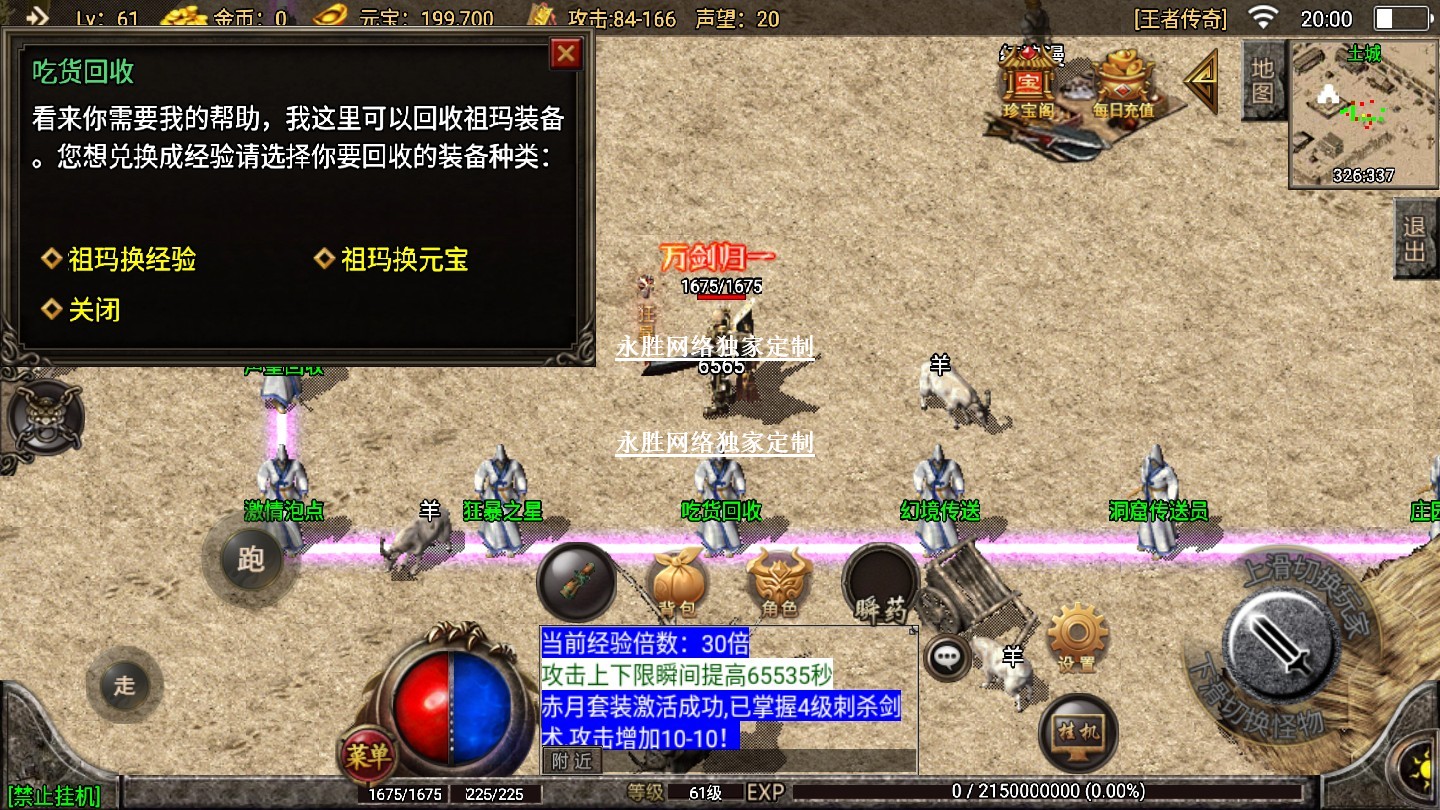Switch to the 附近 nearby chat tab
This screenshot has height=810, width=1440.
pyautogui.click(x=571, y=760)
